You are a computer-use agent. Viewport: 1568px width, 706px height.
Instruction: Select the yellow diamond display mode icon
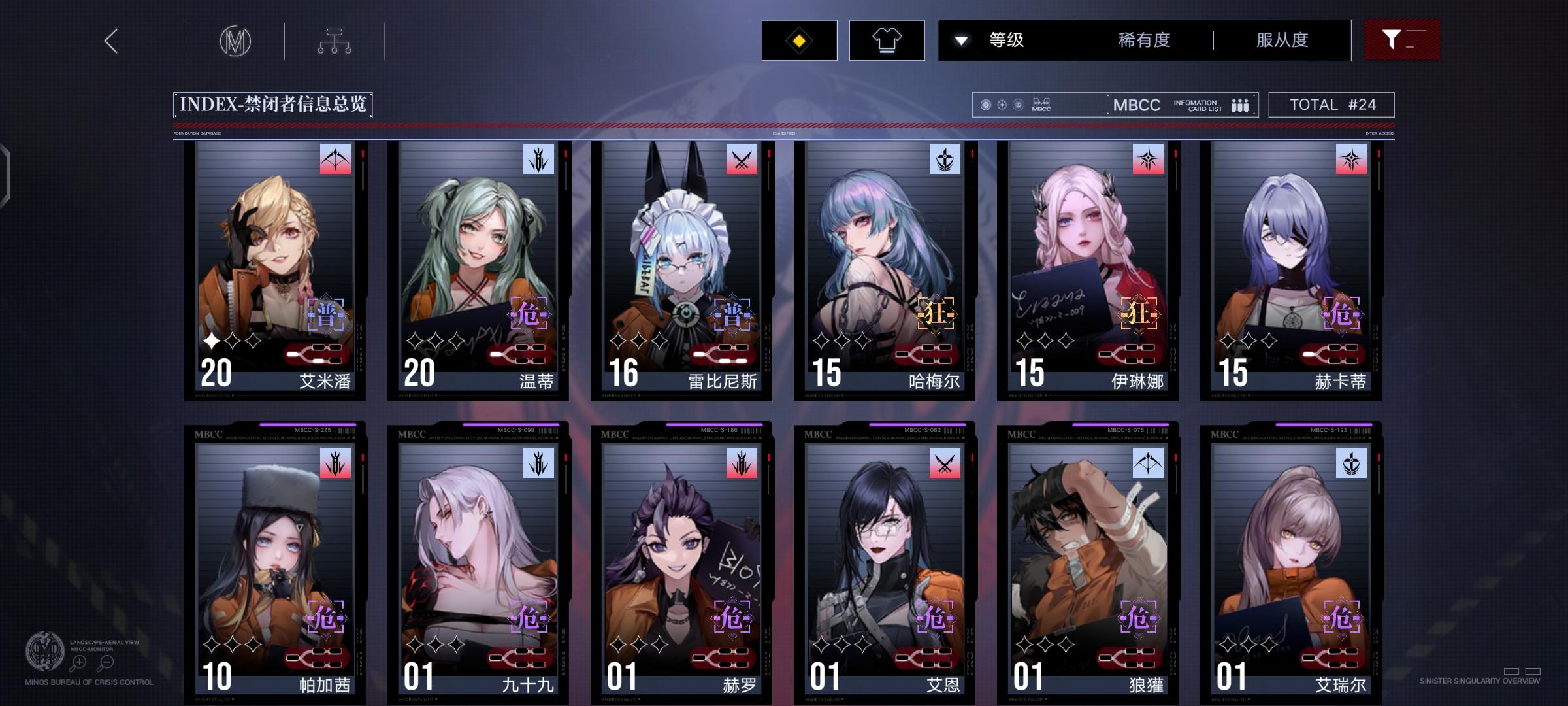[798, 40]
